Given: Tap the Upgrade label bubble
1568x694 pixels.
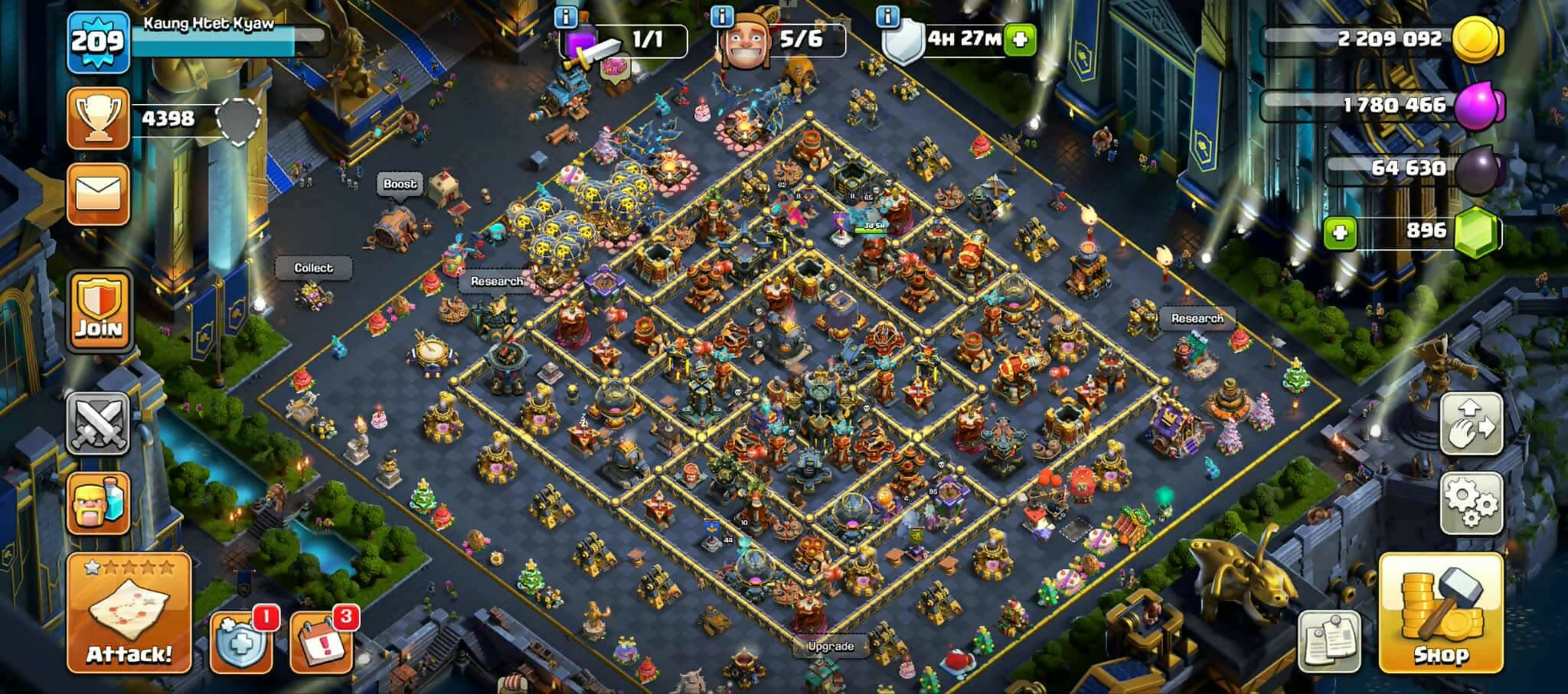Looking at the screenshot, I should tap(831, 646).
